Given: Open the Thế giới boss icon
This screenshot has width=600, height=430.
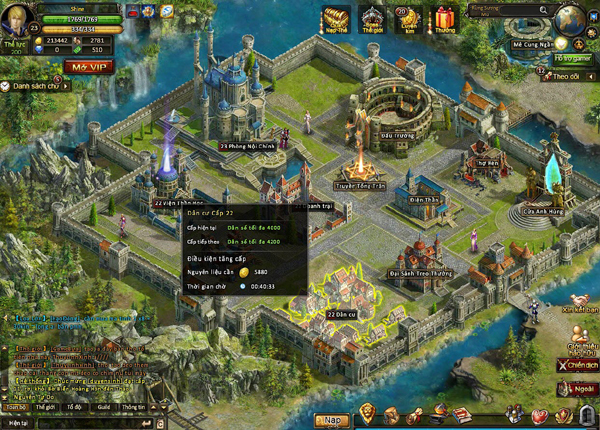Looking at the screenshot, I should tap(372, 20).
